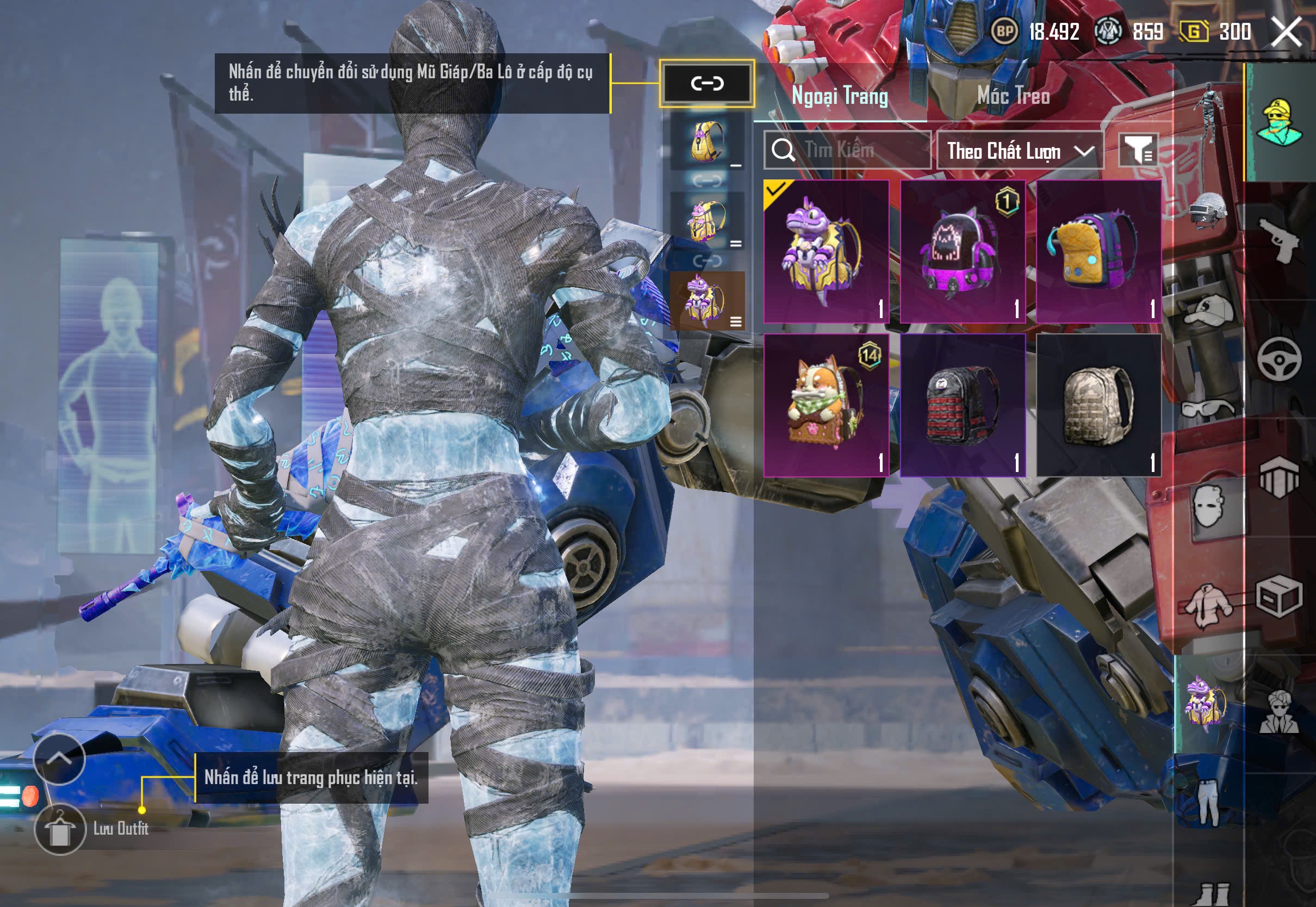Pick the corgi dog backpack skin

(x=825, y=405)
